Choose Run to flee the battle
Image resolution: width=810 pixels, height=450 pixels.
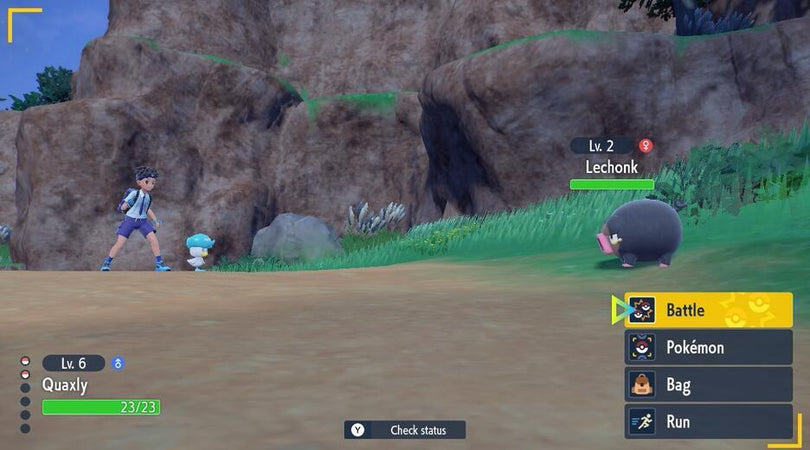(708, 422)
